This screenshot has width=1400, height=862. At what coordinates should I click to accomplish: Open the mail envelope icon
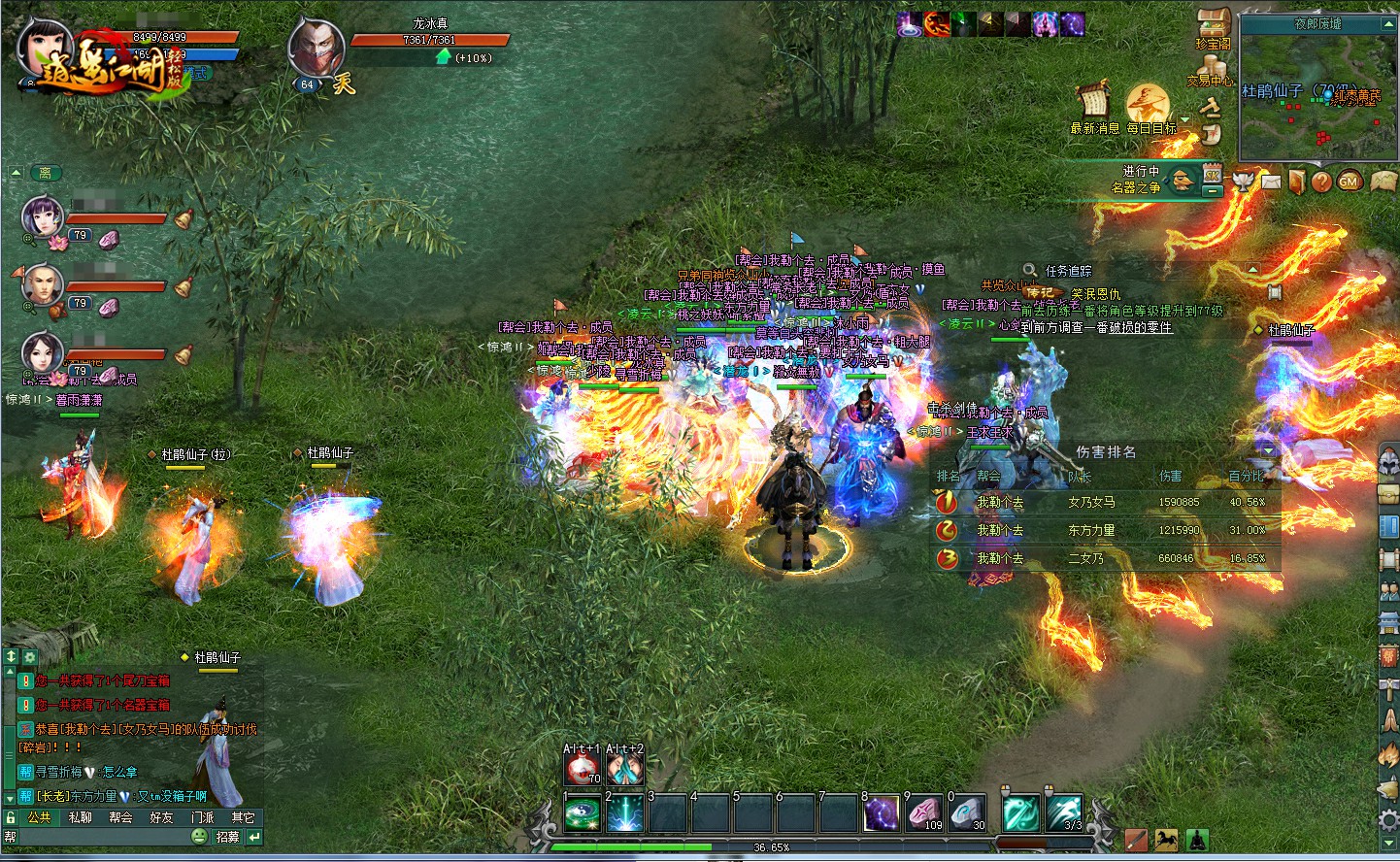[1271, 181]
